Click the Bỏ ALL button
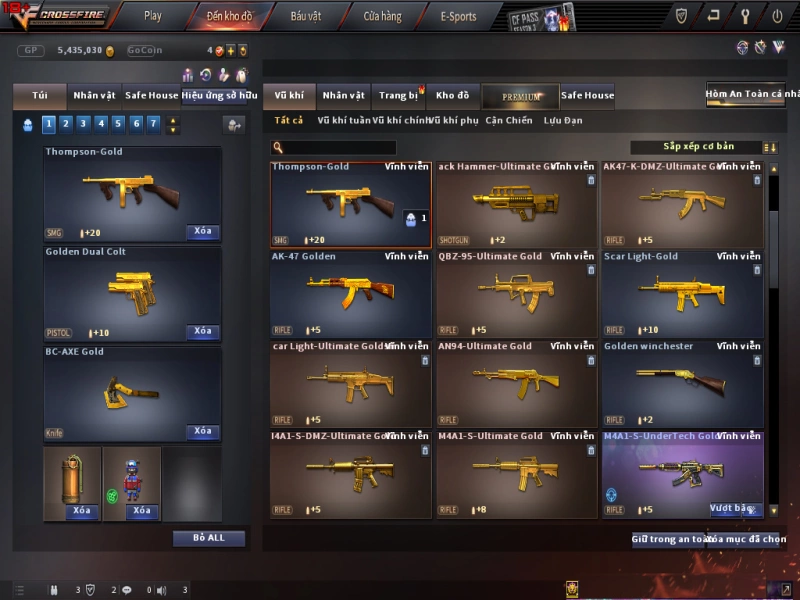The width and height of the screenshot is (800, 600). 209,538
